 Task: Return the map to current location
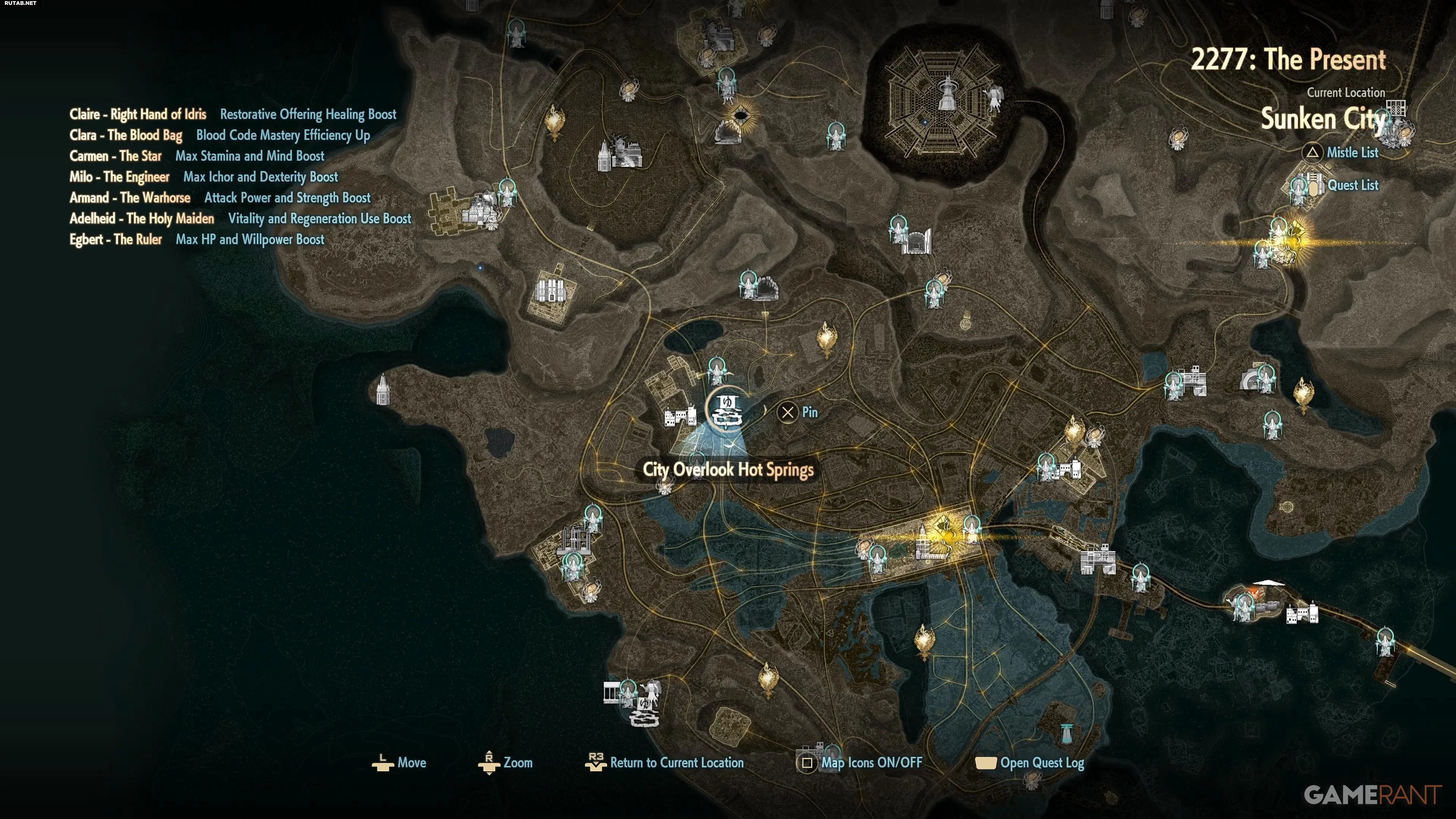pyautogui.click(x=676, y=763)
